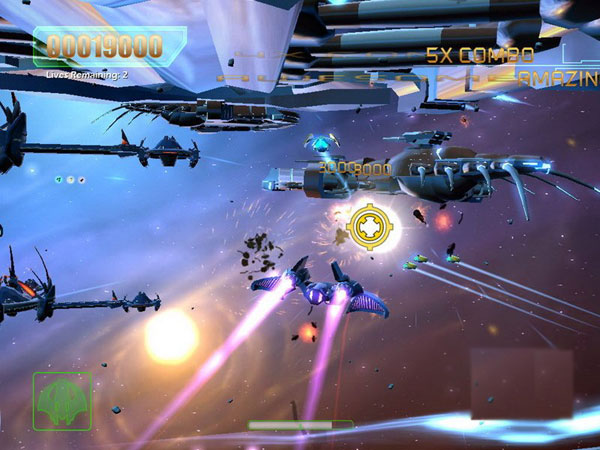600x450 pixels.
Task: Select the red power-up indicator icon
Action: pyautogui.click(x=82, y=180)
